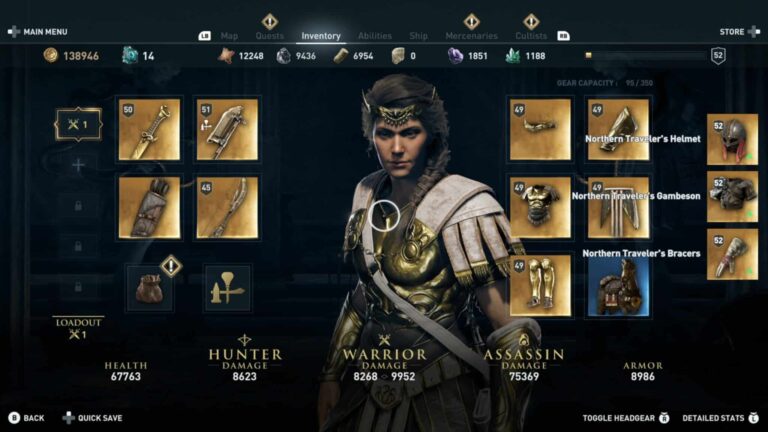Select the level 51 melee weapon slot
Image resolution: width=768 pixels, height=432 pixels.
coord(227,129)
